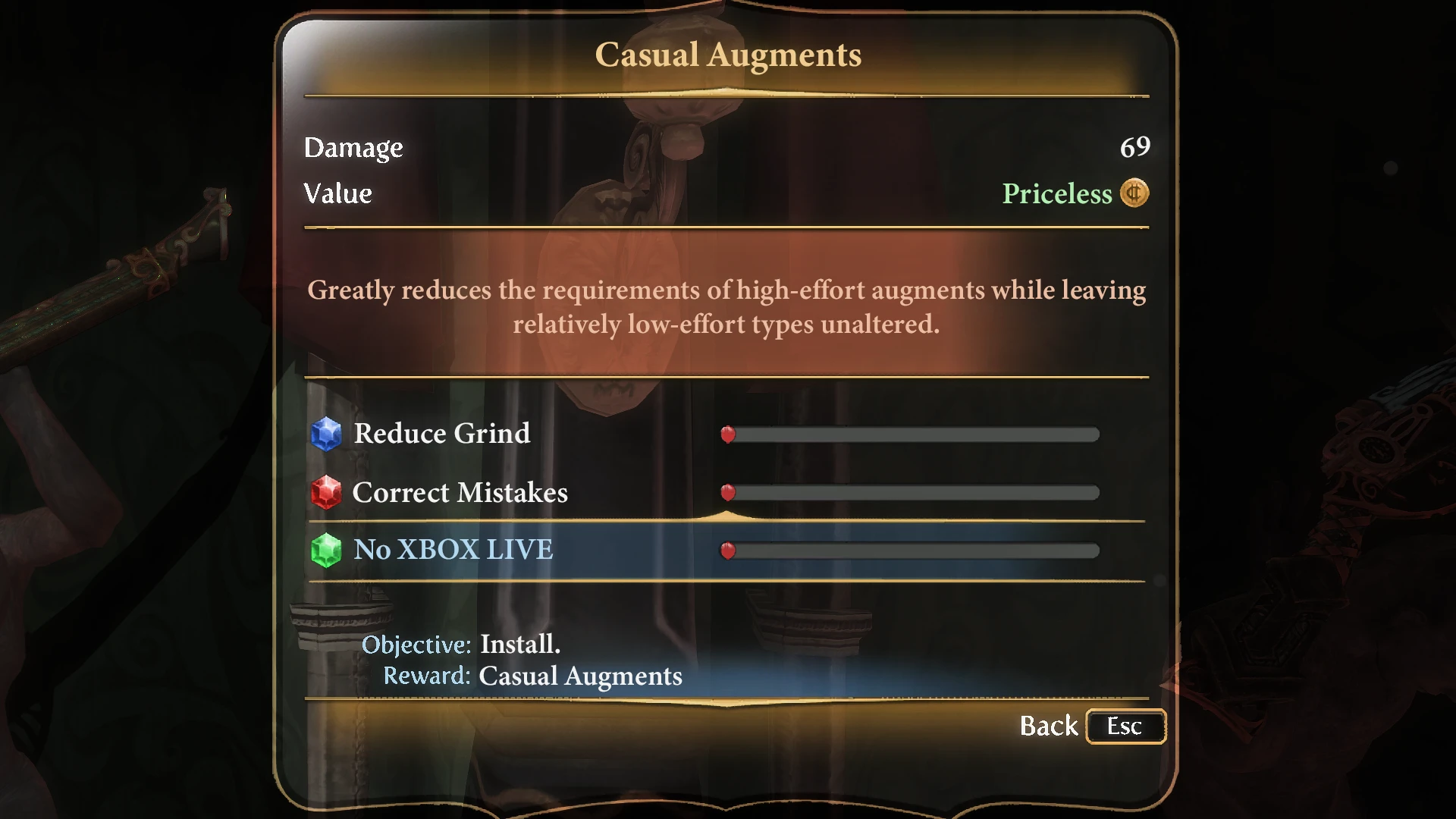Select the Correct Mistakes augment row
1456x819 pixels.
(460, 493)
